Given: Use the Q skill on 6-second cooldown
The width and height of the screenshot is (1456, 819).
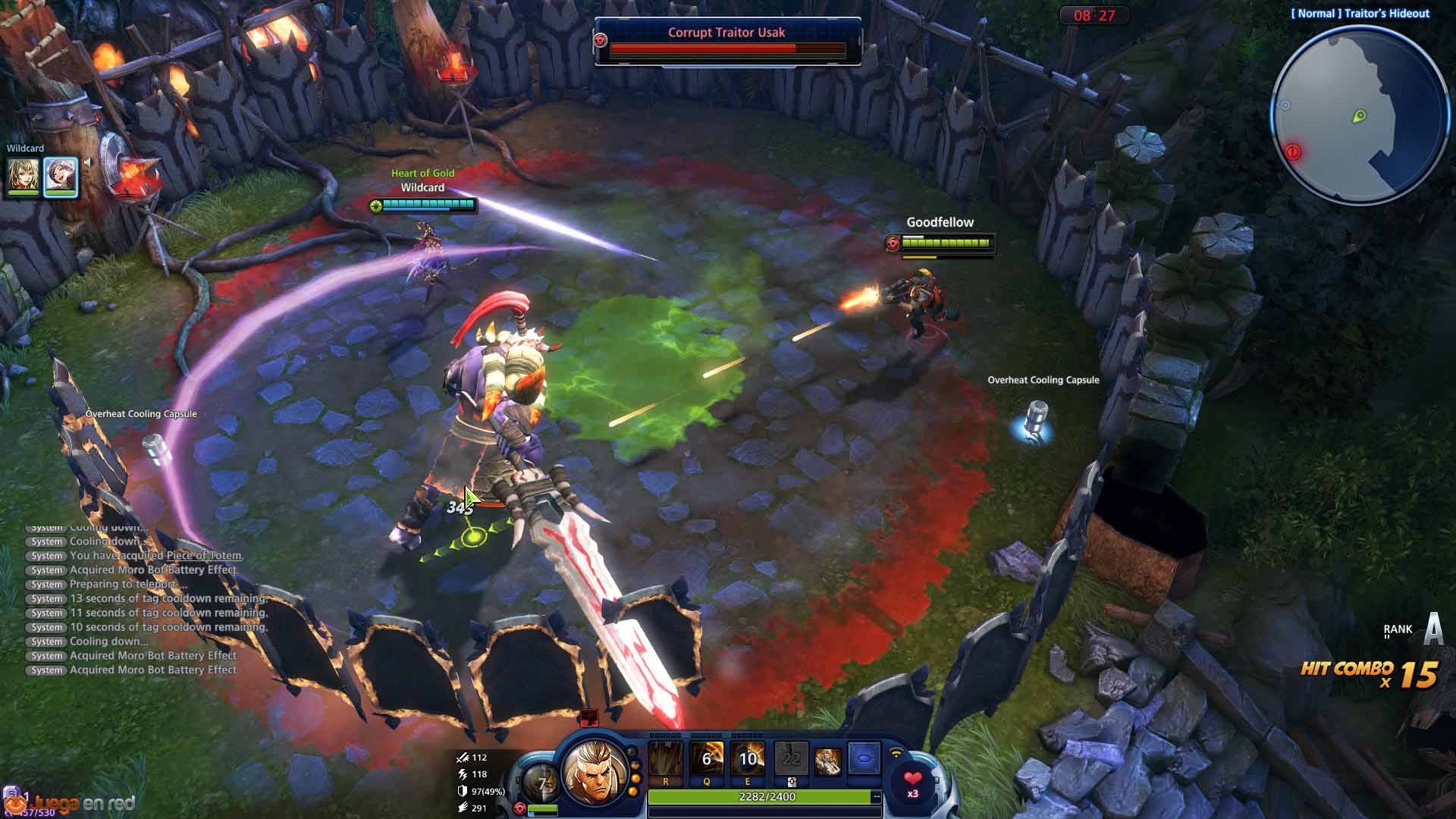Looking at the screenshot, I should (x=707, y=759).
